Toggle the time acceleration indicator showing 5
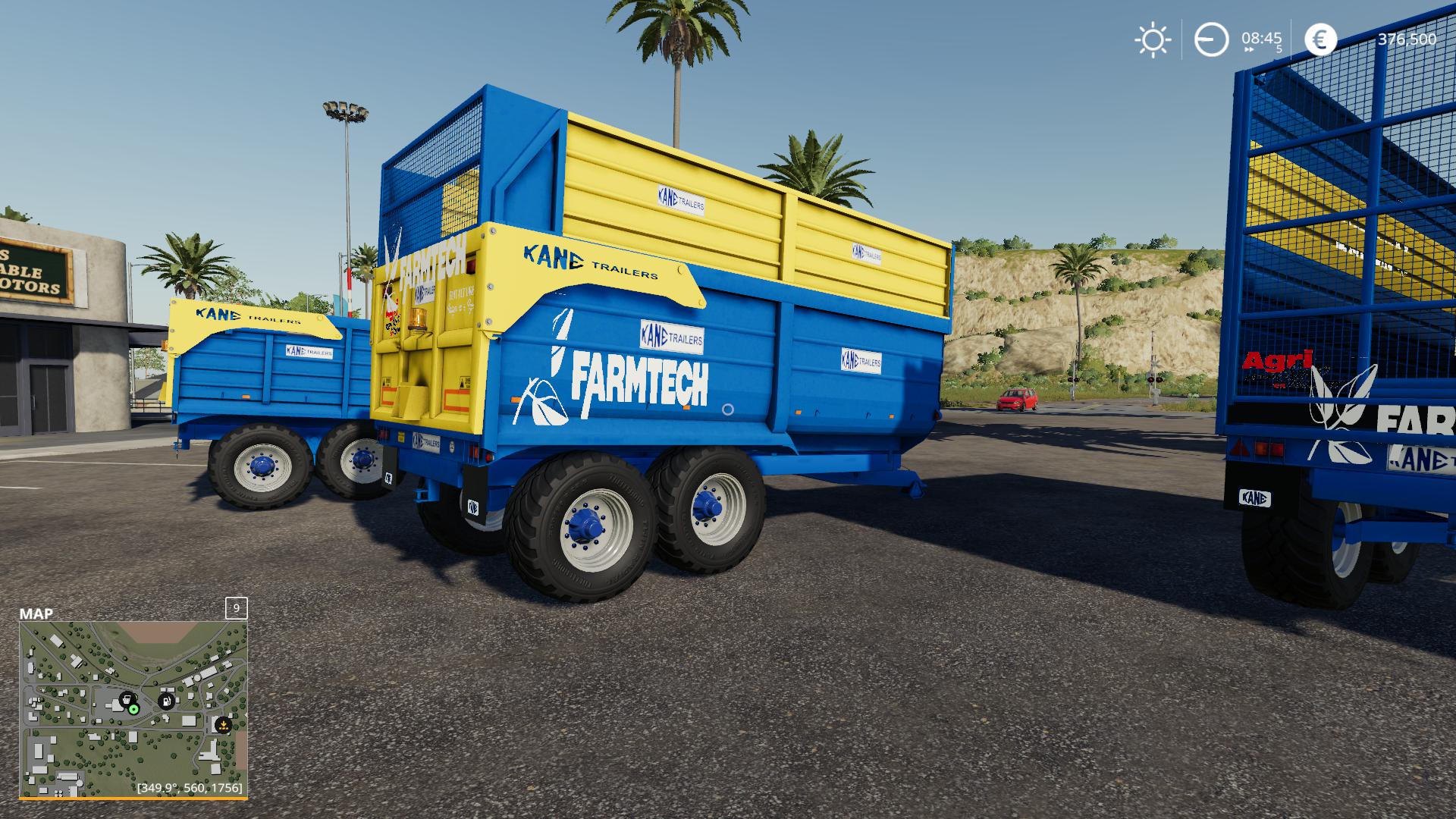The width and height of the screenshot is (1456, 819). click(x=1279, y=49)
